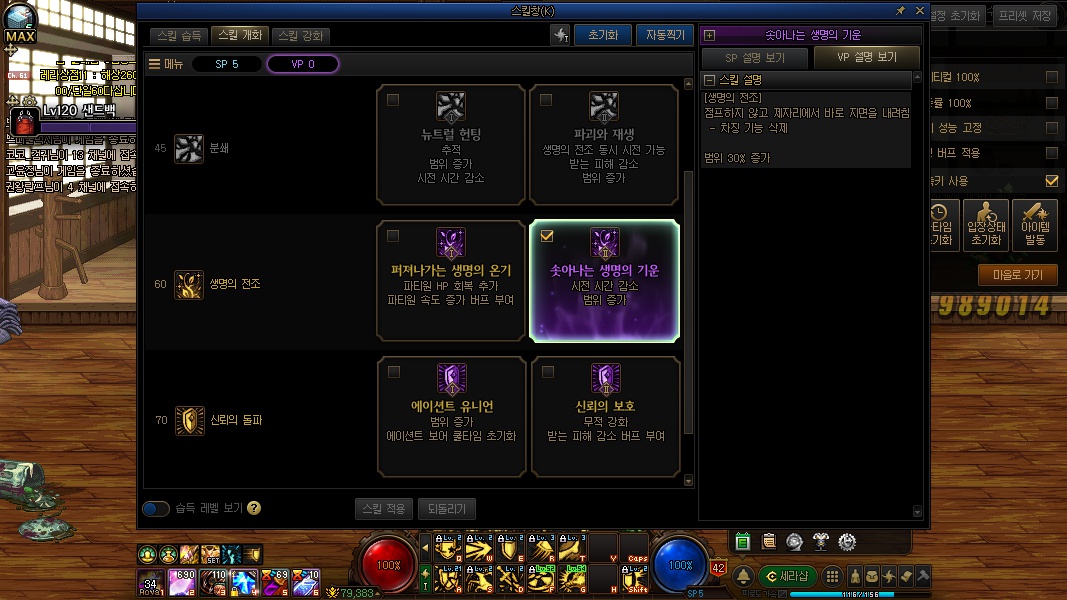Image resolution: width=1067 pixels, height=600 pixels.
Task: Choose the 신뢰의 보호 skill card
Action: click(603, 416)
